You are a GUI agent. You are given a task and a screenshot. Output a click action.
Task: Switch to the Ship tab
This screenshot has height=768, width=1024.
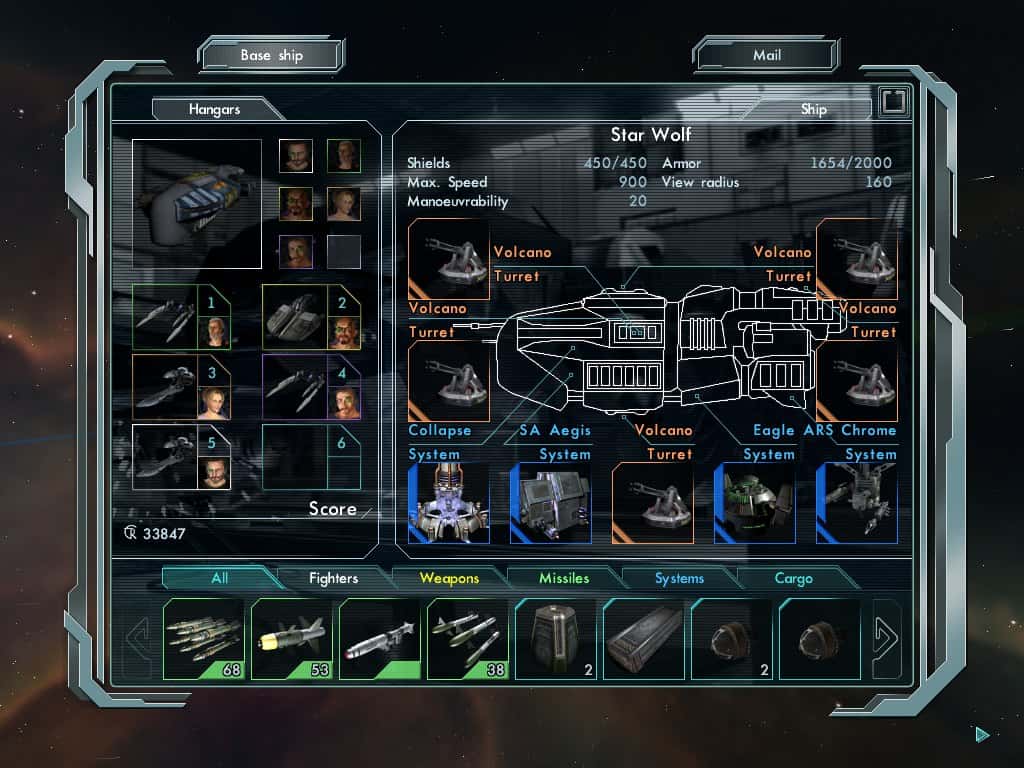[x=813, y=109]
